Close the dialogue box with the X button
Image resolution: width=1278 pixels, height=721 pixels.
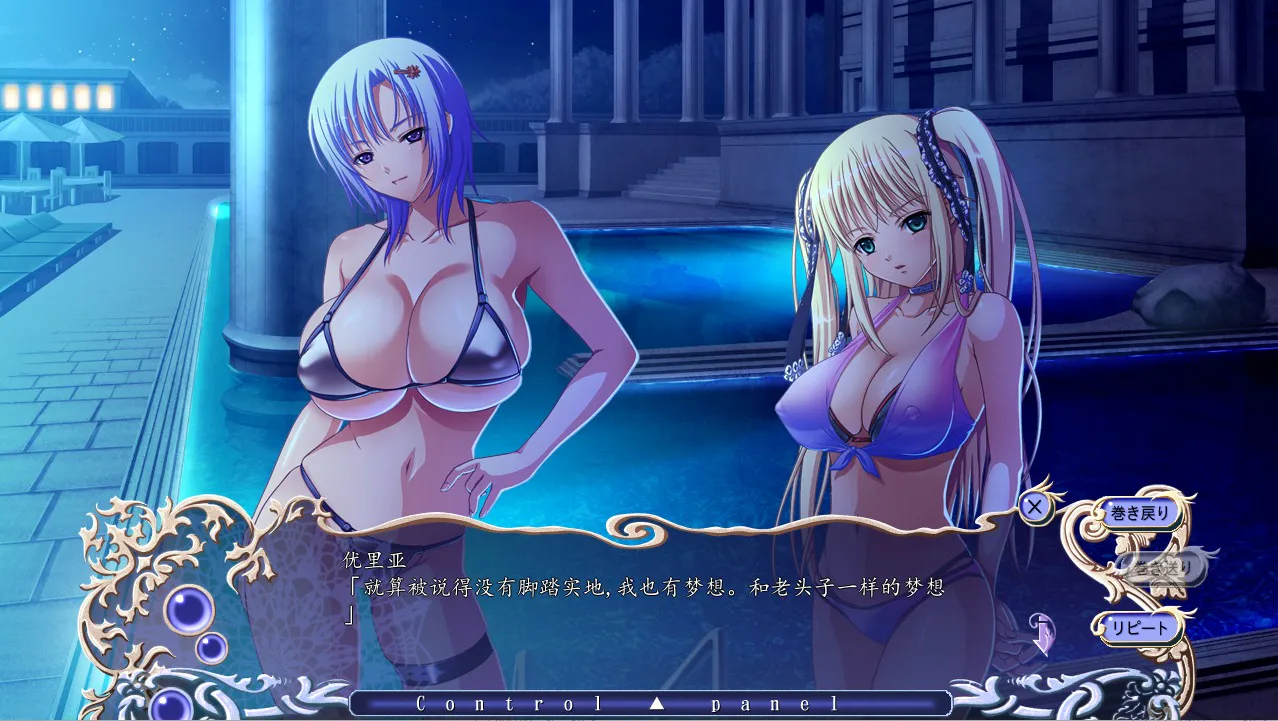pos(1034,507)
